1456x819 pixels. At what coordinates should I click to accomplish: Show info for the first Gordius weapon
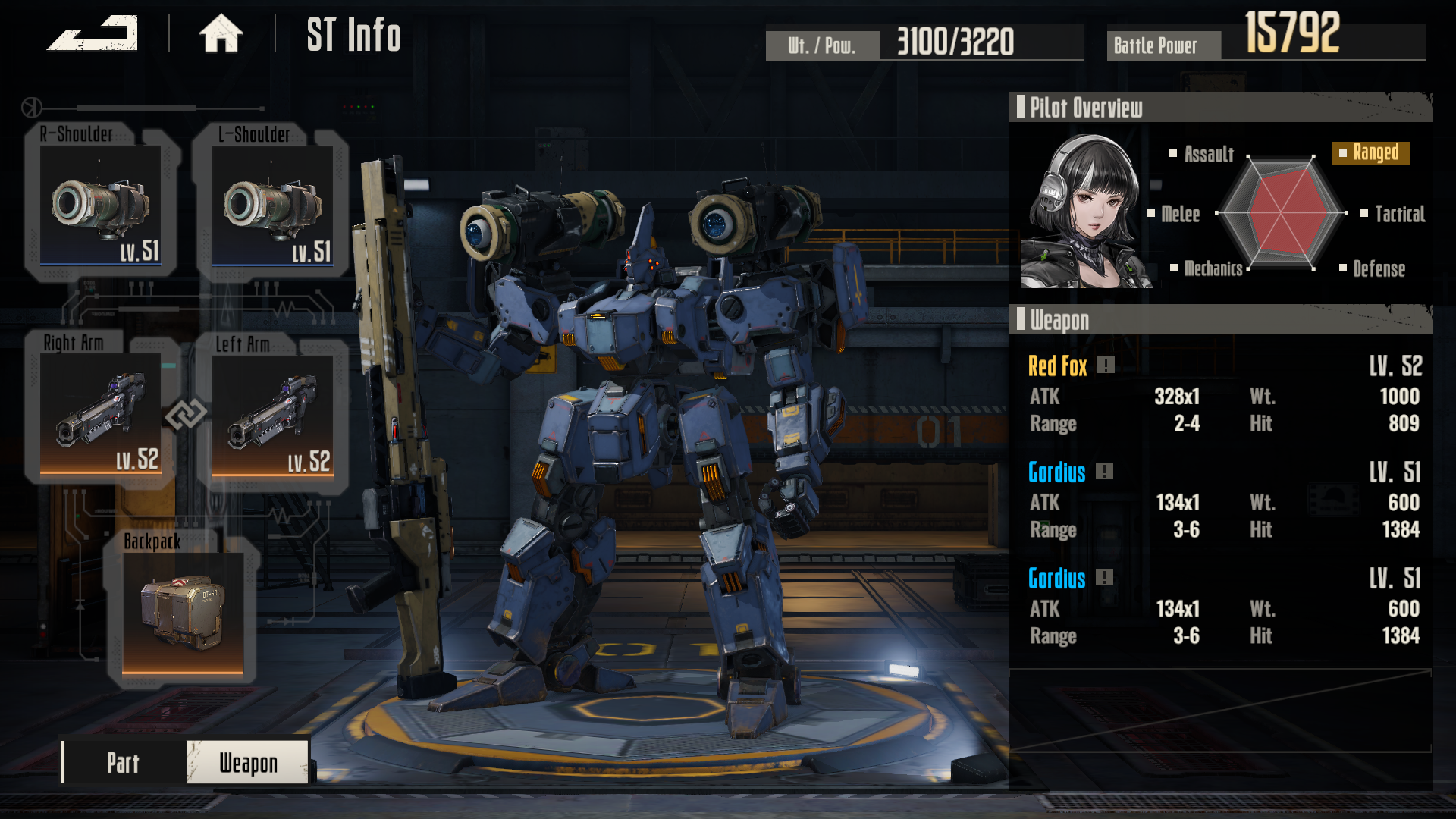click(x=1105, y=472)
